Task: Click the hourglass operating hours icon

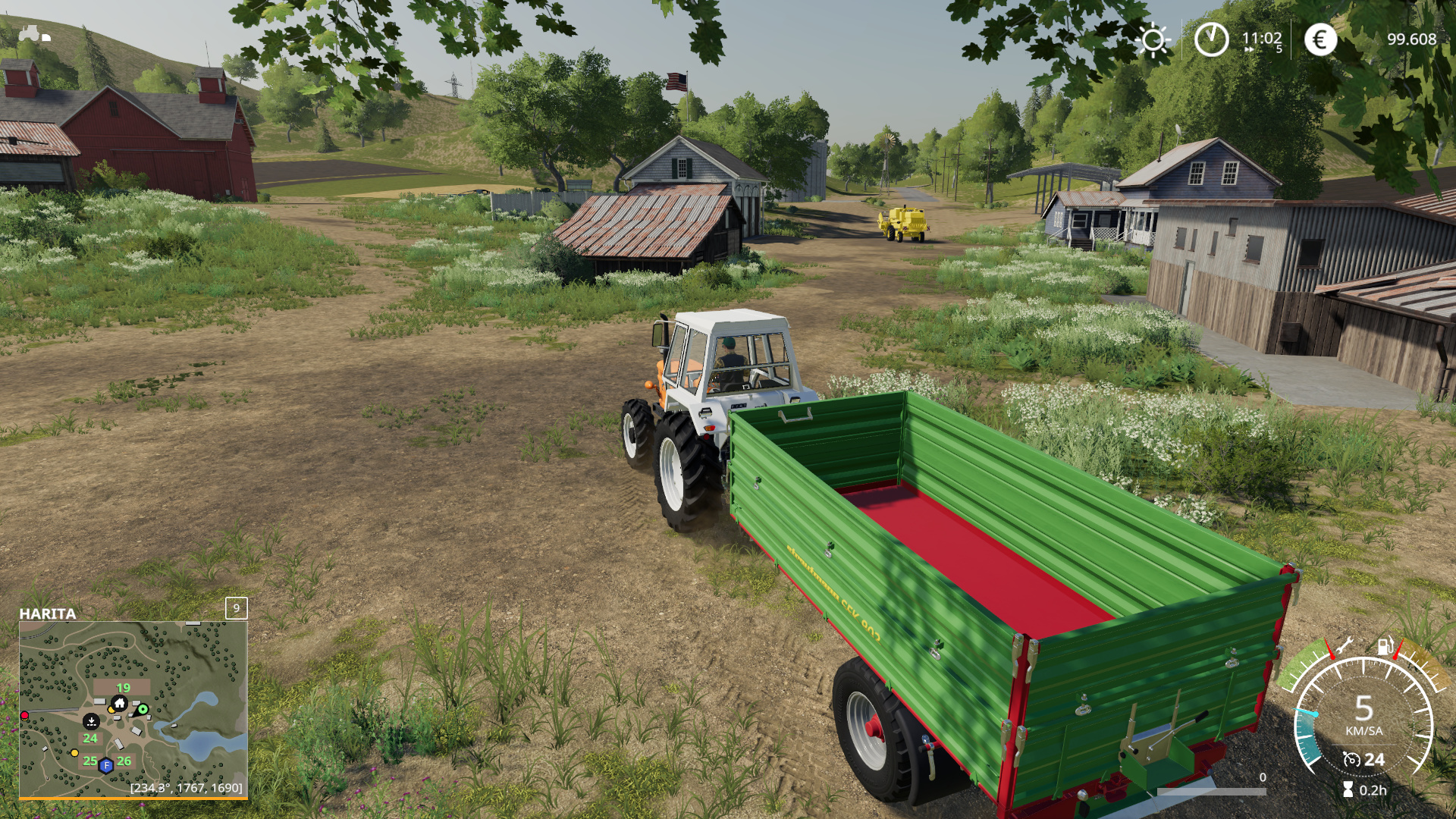Action: pyautogui.click(x=1348, y=789)
